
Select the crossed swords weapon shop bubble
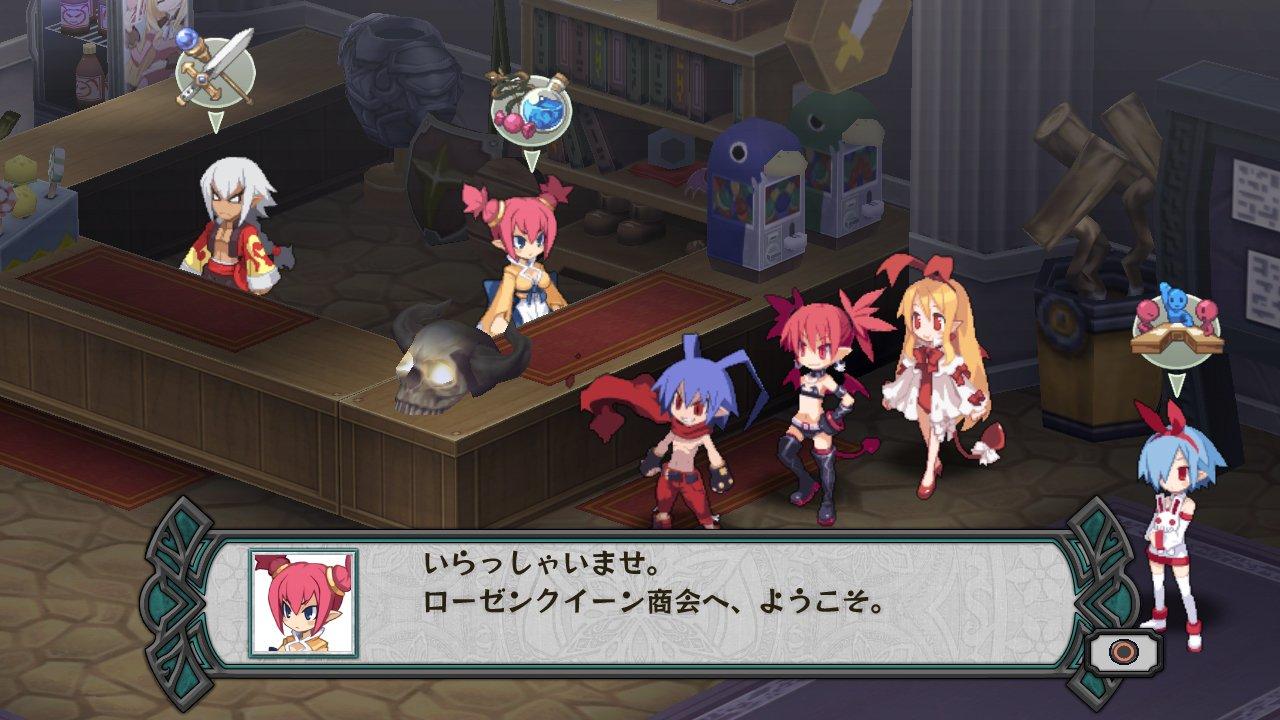click(214, 72)
